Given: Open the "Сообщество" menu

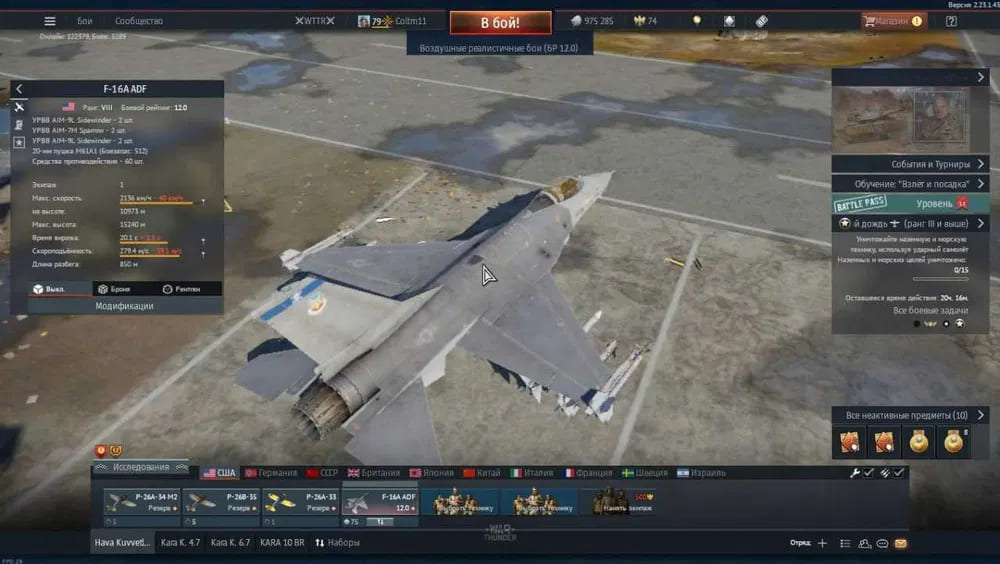Looking at the screenshot, I should [139, 21].
